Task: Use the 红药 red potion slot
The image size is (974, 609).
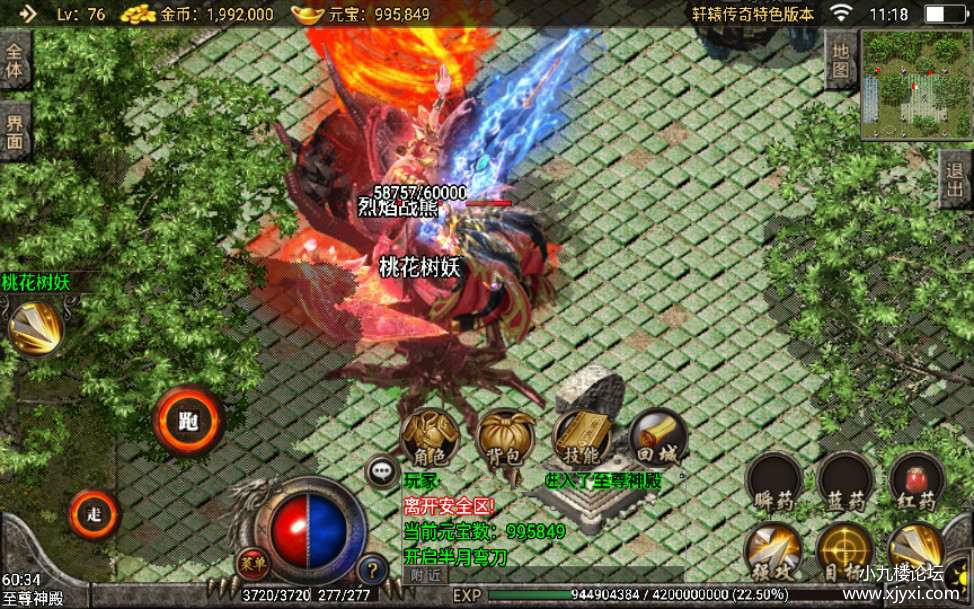Action: coord(916,481)
